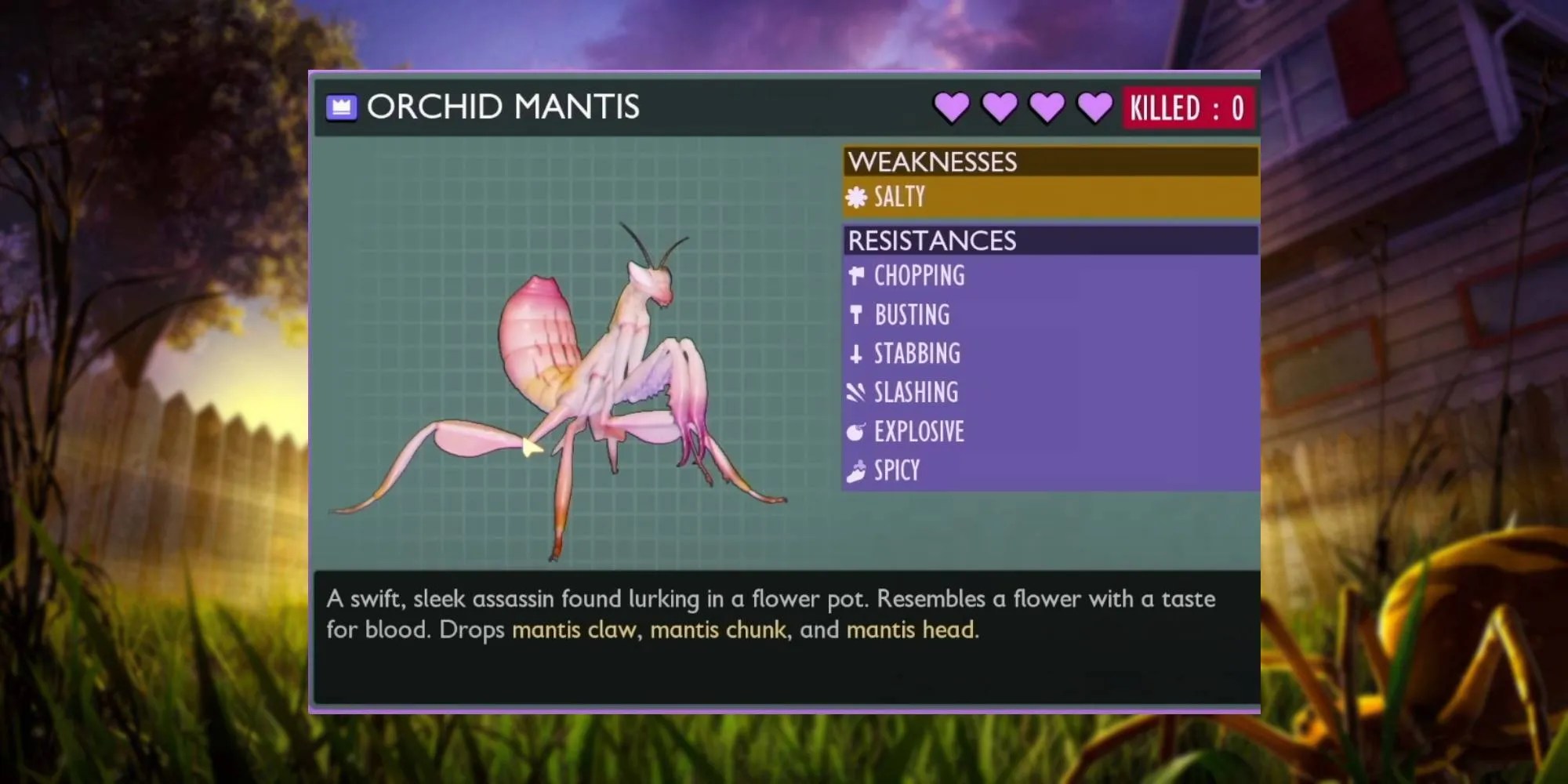Viewport: 1568px width, 784px height.
Task: Click the Chopping resistance icon
Action: 856,276
